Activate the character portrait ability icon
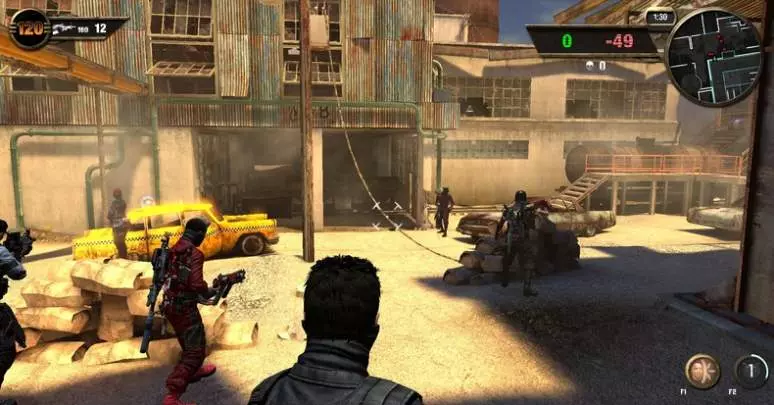This screenshot has height=405, width=774. [702, 371]
